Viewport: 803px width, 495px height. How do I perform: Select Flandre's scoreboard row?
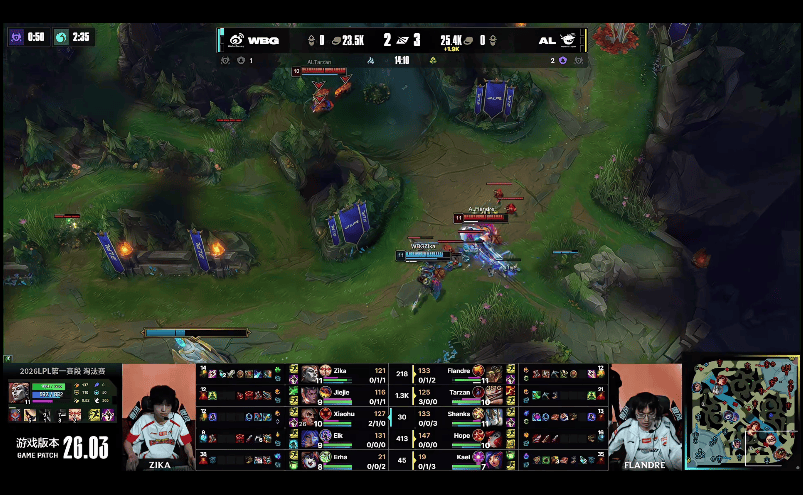tap(463, 373)
